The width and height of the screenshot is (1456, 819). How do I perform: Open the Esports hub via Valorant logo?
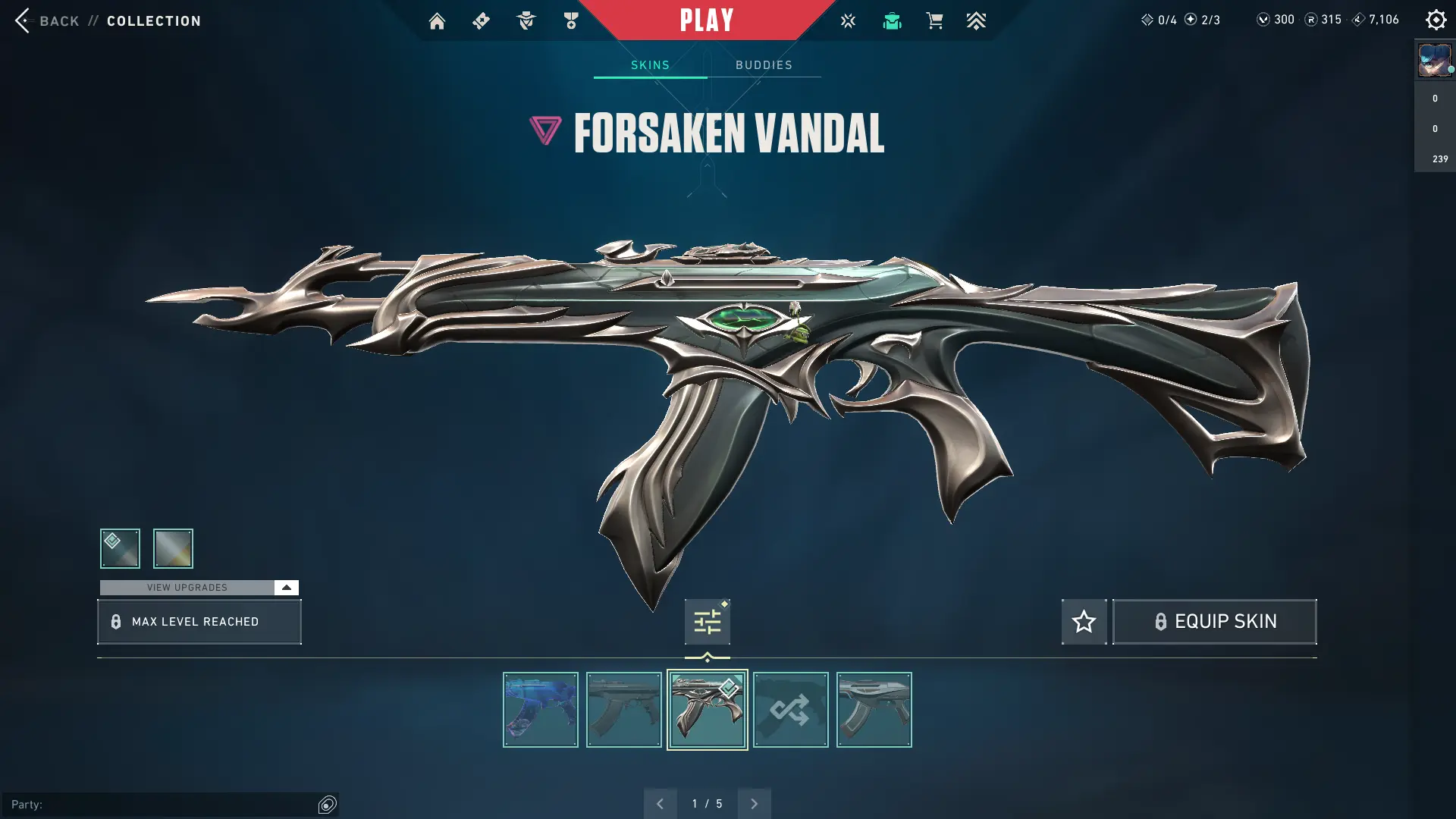tap(848, 20)
